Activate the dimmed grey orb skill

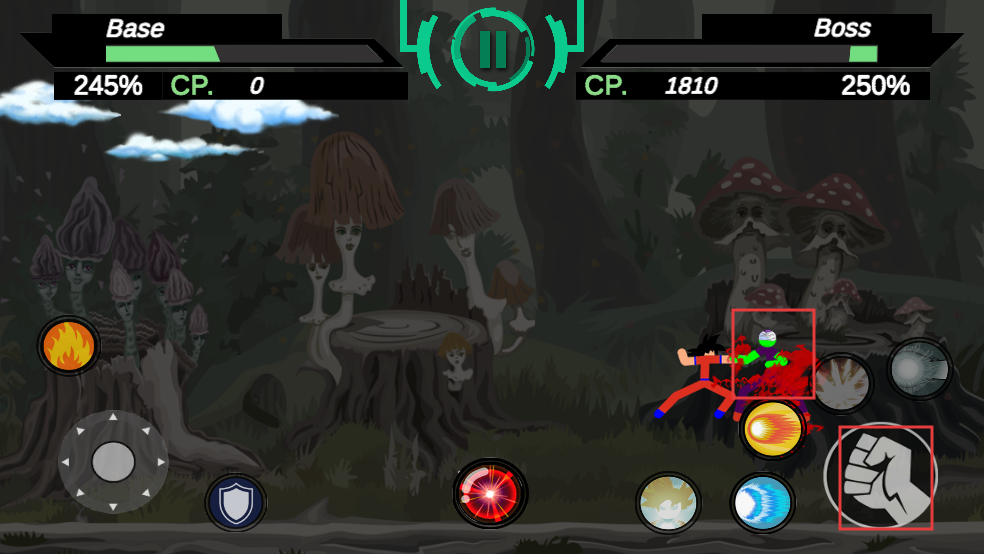coord(919,368)
